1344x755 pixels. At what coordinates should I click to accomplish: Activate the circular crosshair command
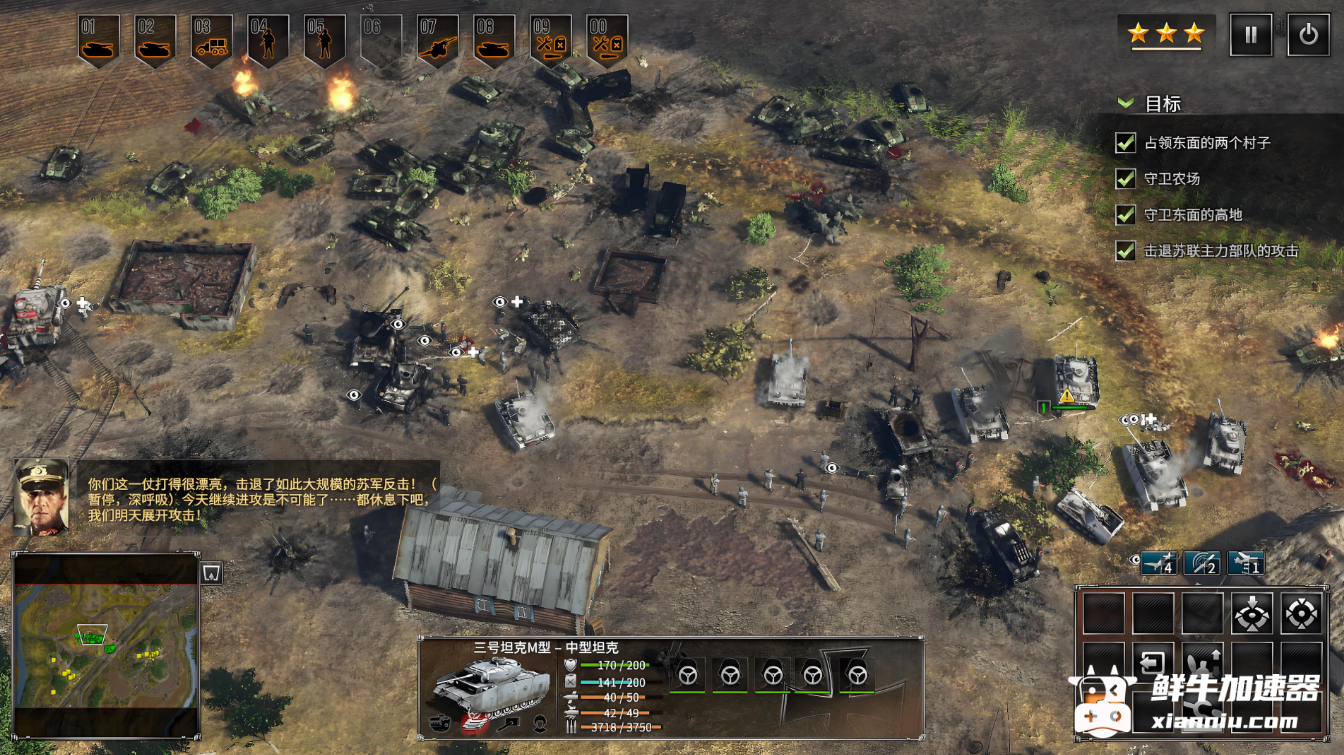coord(1300,613)
